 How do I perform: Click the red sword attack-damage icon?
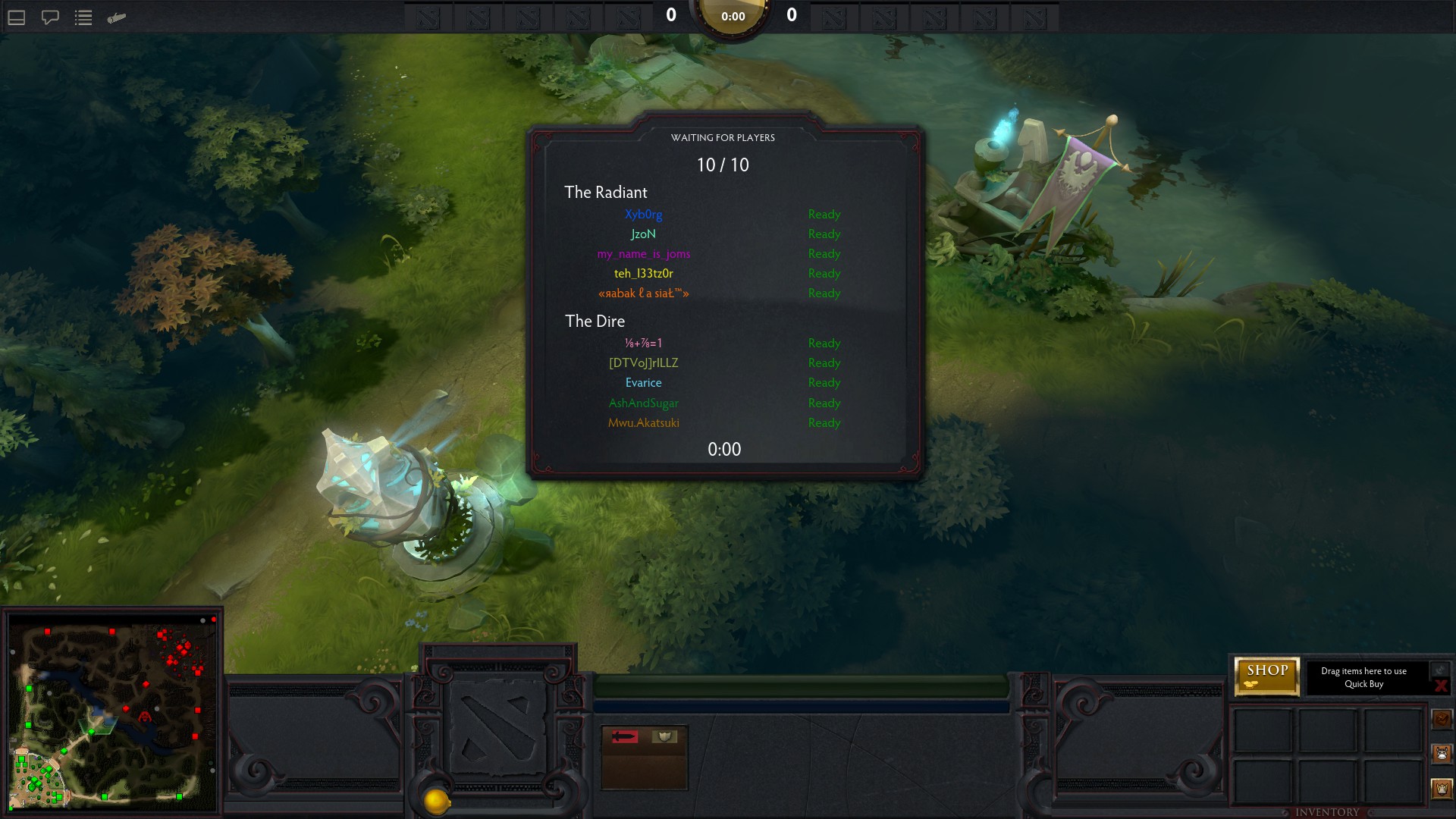click(625, 736)
